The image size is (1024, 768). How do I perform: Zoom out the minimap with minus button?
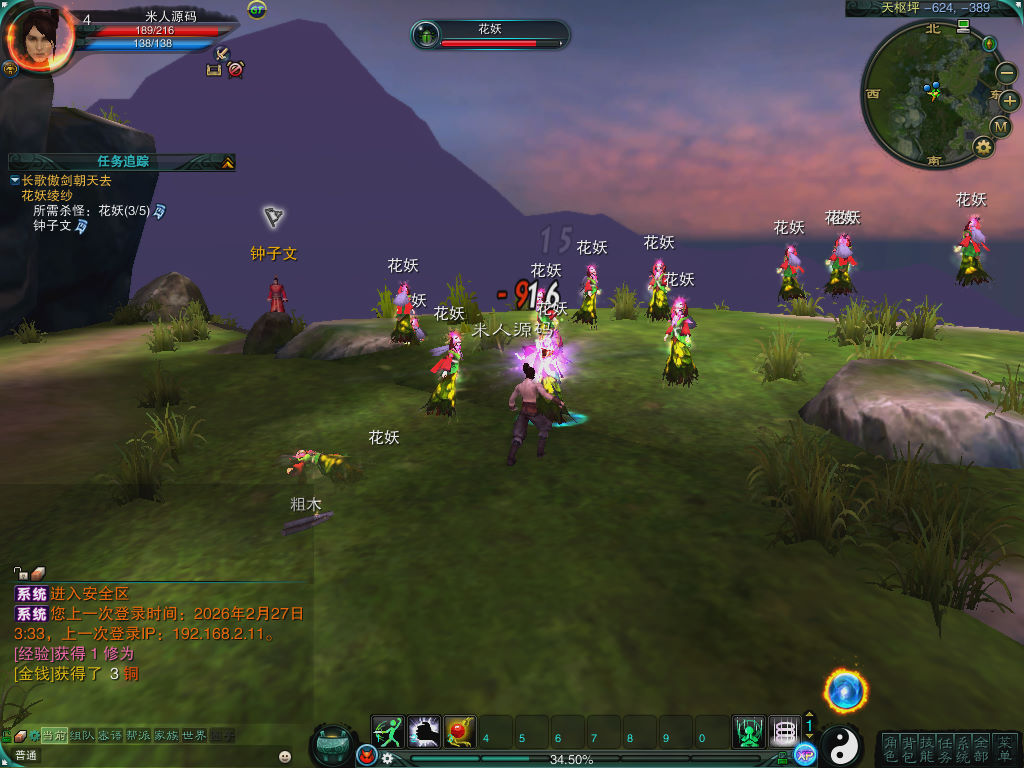coord(1005,73)
